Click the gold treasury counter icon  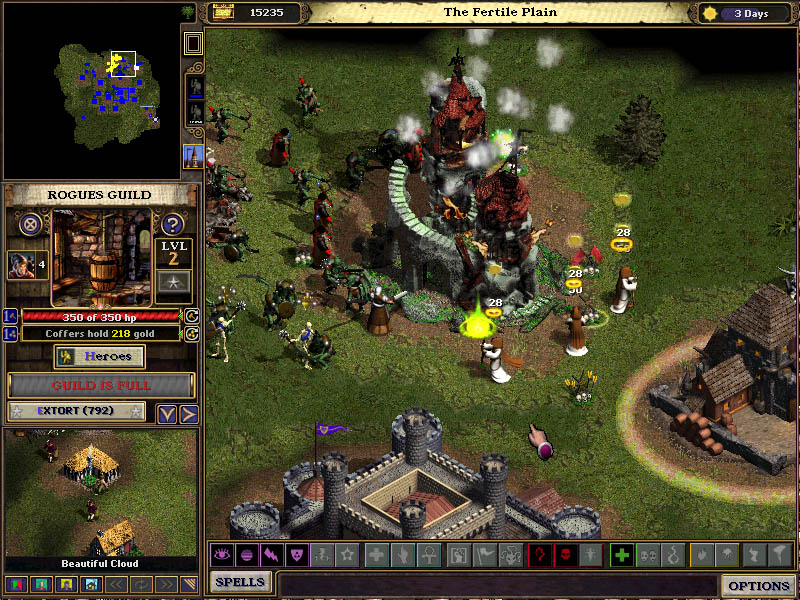click(223, 12)
